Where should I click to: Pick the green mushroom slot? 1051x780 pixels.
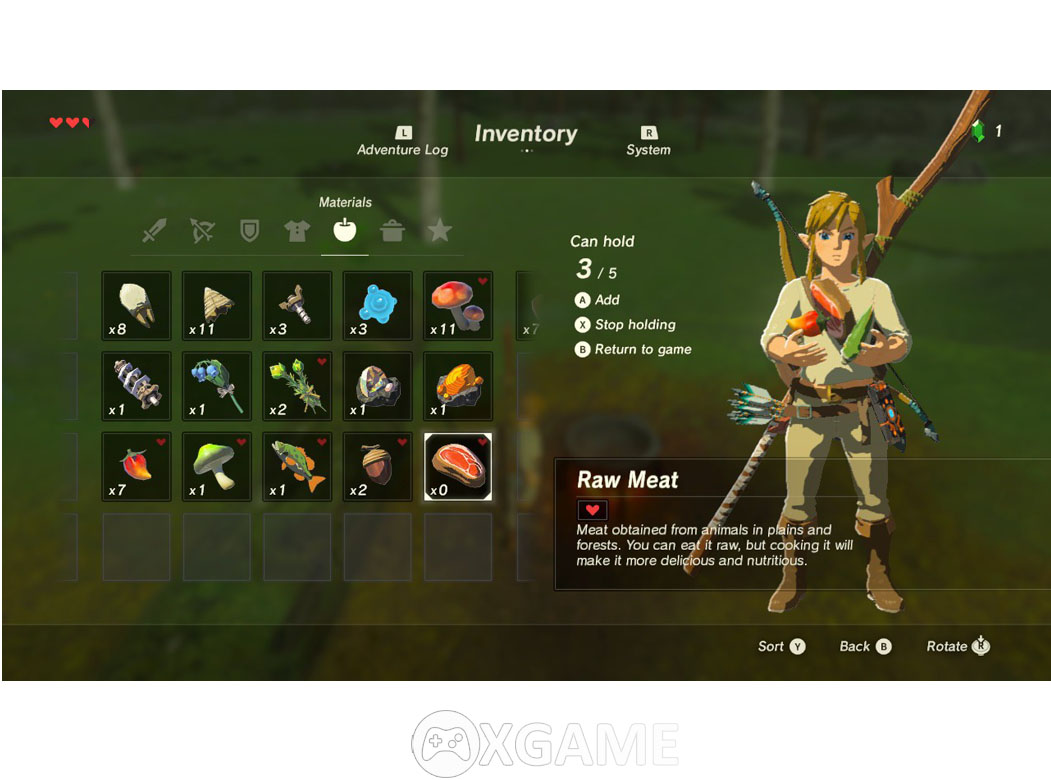click(x=217, y=467)
